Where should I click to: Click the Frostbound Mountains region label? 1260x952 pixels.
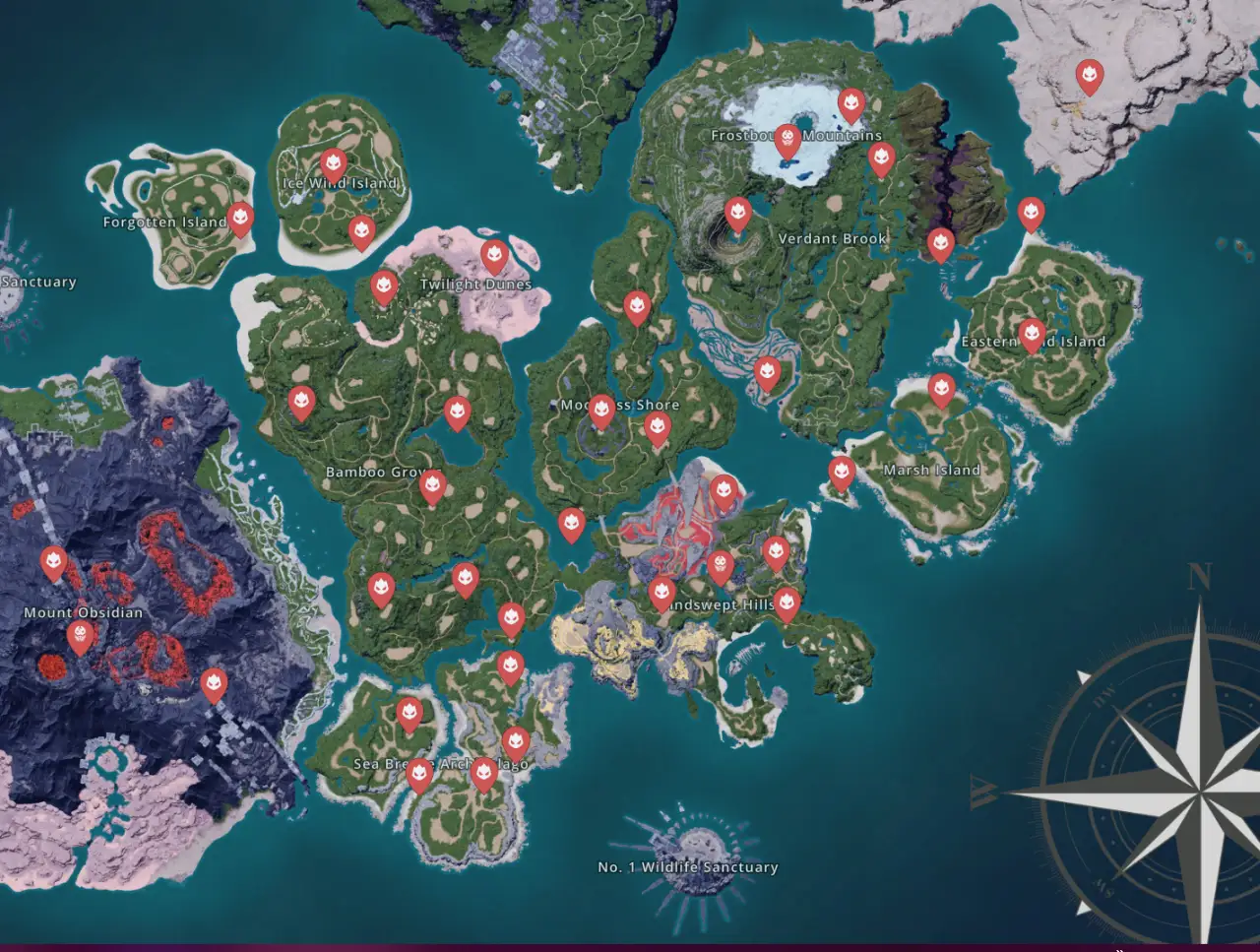pyautogui.click(x=797, y=136)
